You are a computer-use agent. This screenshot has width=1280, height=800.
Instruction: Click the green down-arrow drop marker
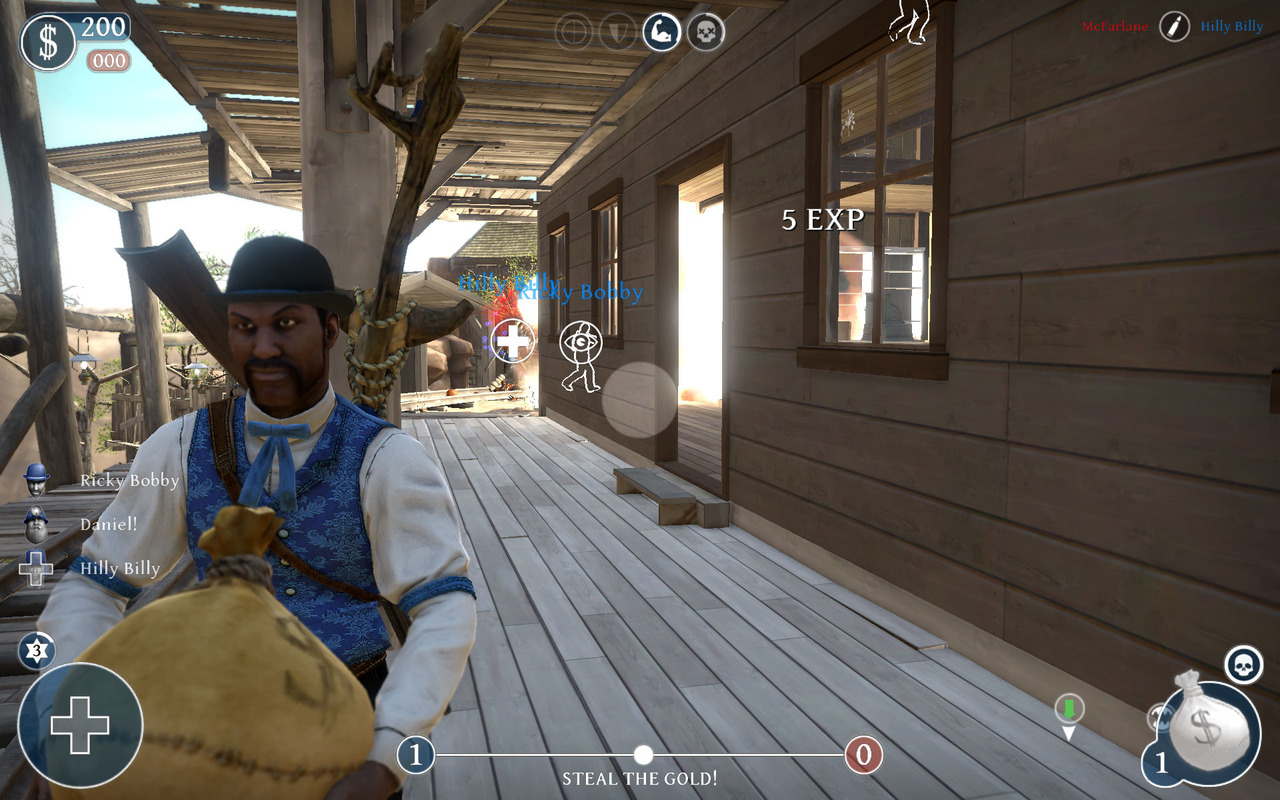pos(1069,712)
